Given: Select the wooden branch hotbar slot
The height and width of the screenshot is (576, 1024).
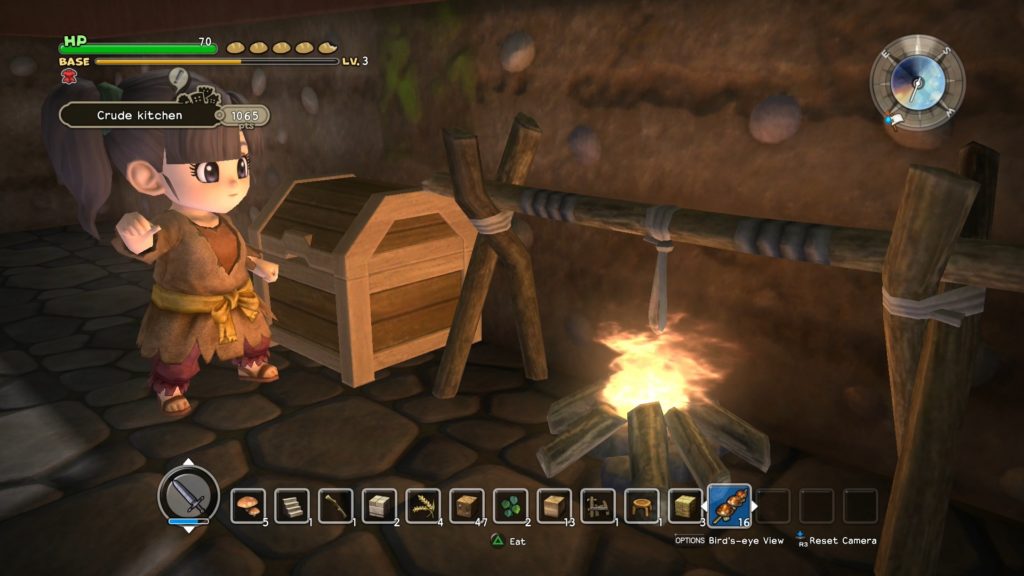Looking at the screenshot, I should 335,505.
